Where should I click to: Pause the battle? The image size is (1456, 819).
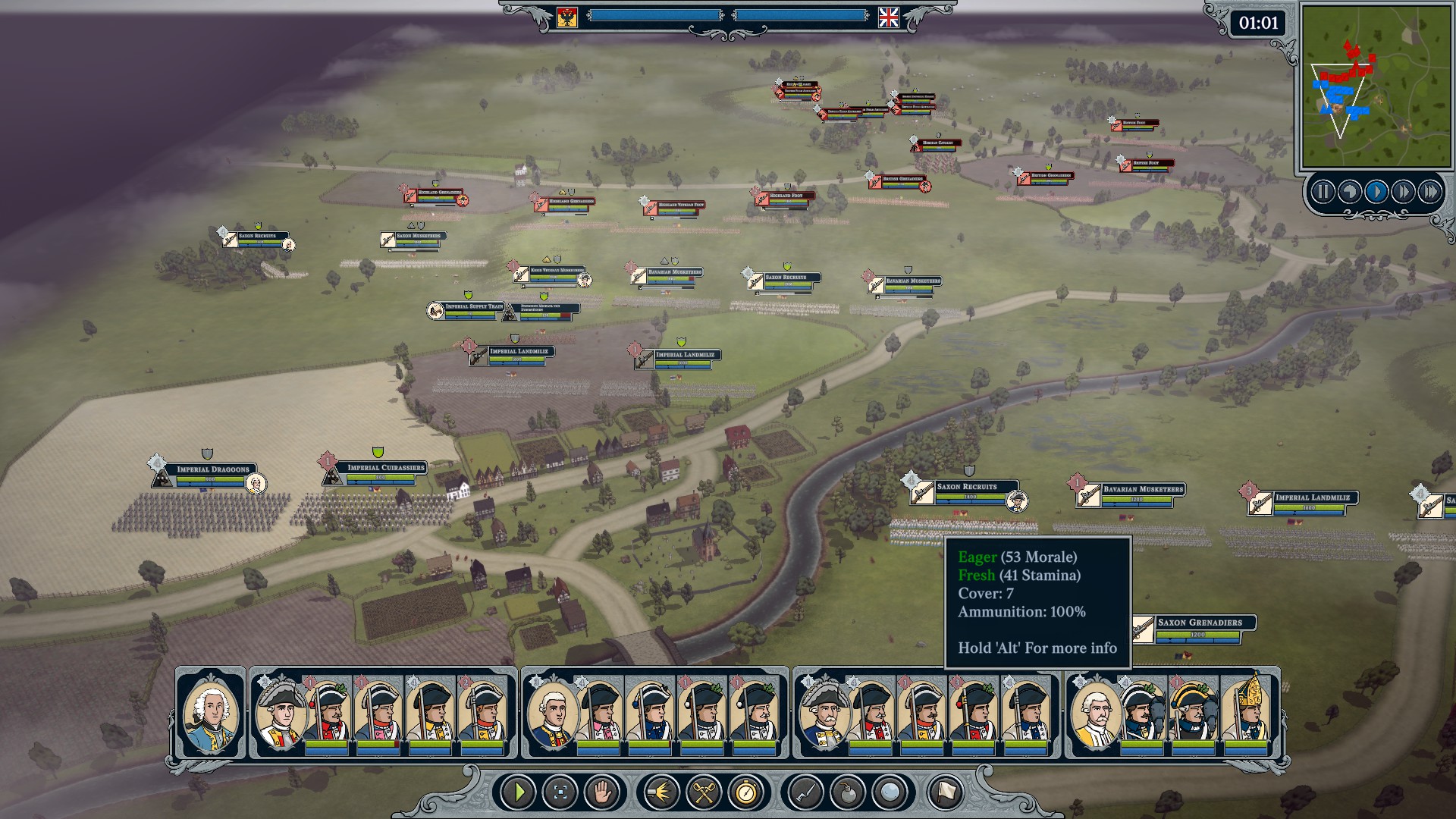(x=1323, y=192)
